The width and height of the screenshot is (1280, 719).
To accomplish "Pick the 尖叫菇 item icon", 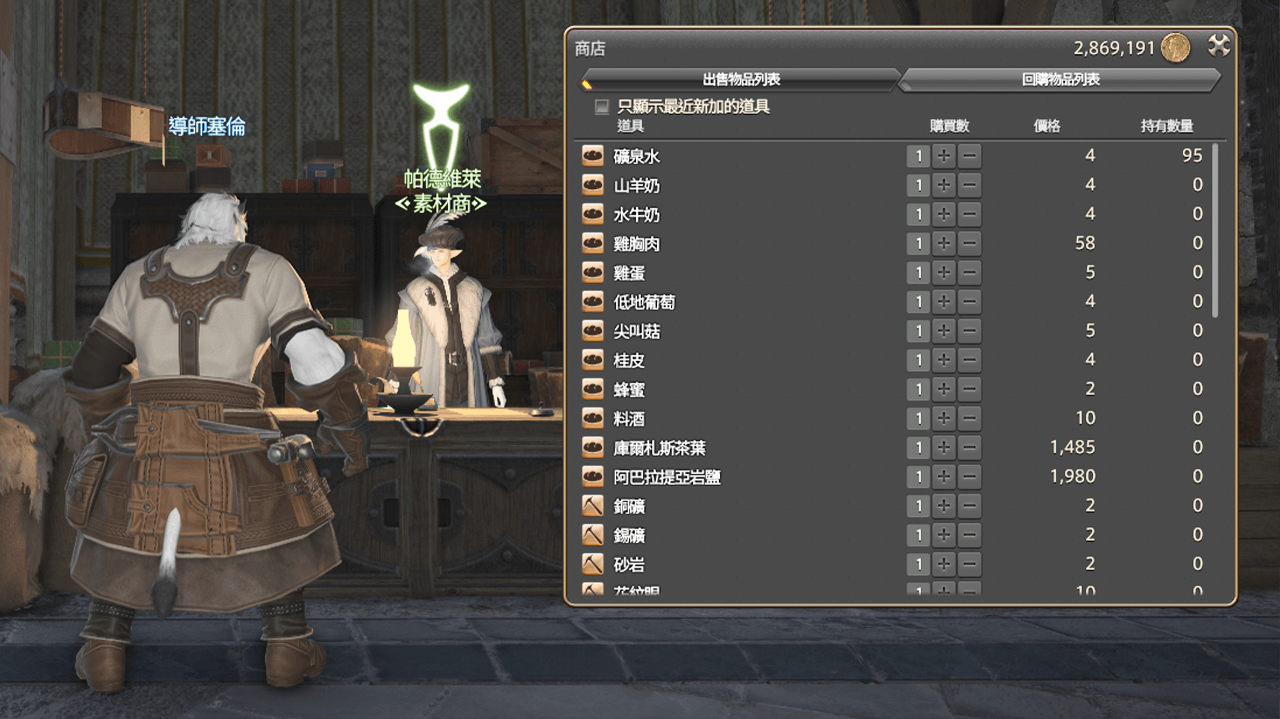I will (593, 331).
